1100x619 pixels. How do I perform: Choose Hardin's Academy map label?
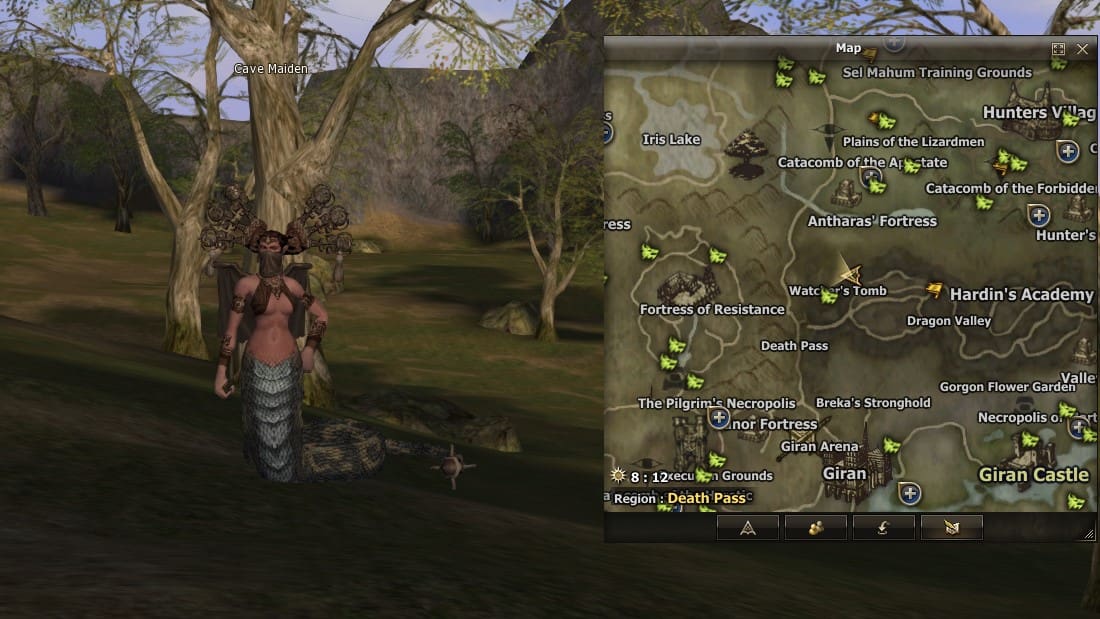(x=1021, y=295)
